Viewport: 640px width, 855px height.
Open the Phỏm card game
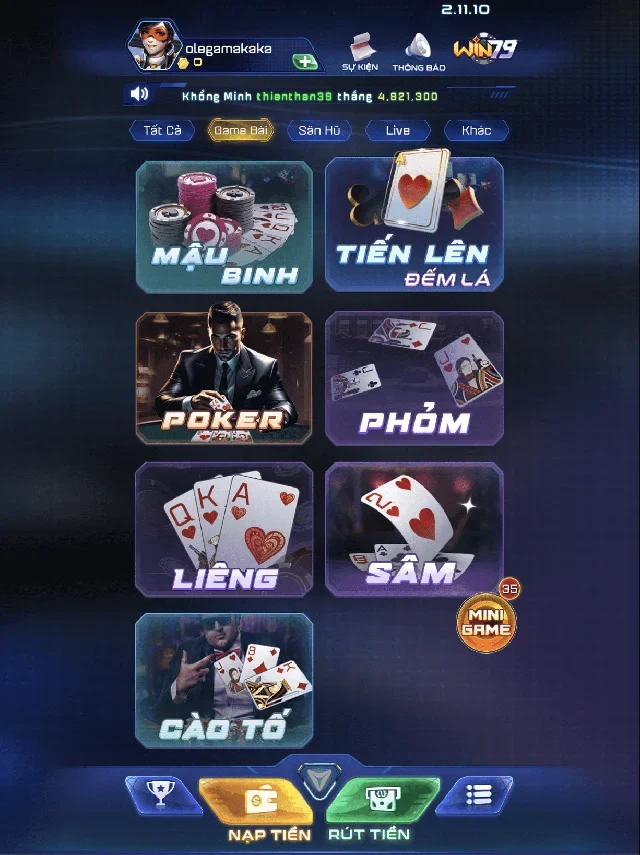coord(414,378)
